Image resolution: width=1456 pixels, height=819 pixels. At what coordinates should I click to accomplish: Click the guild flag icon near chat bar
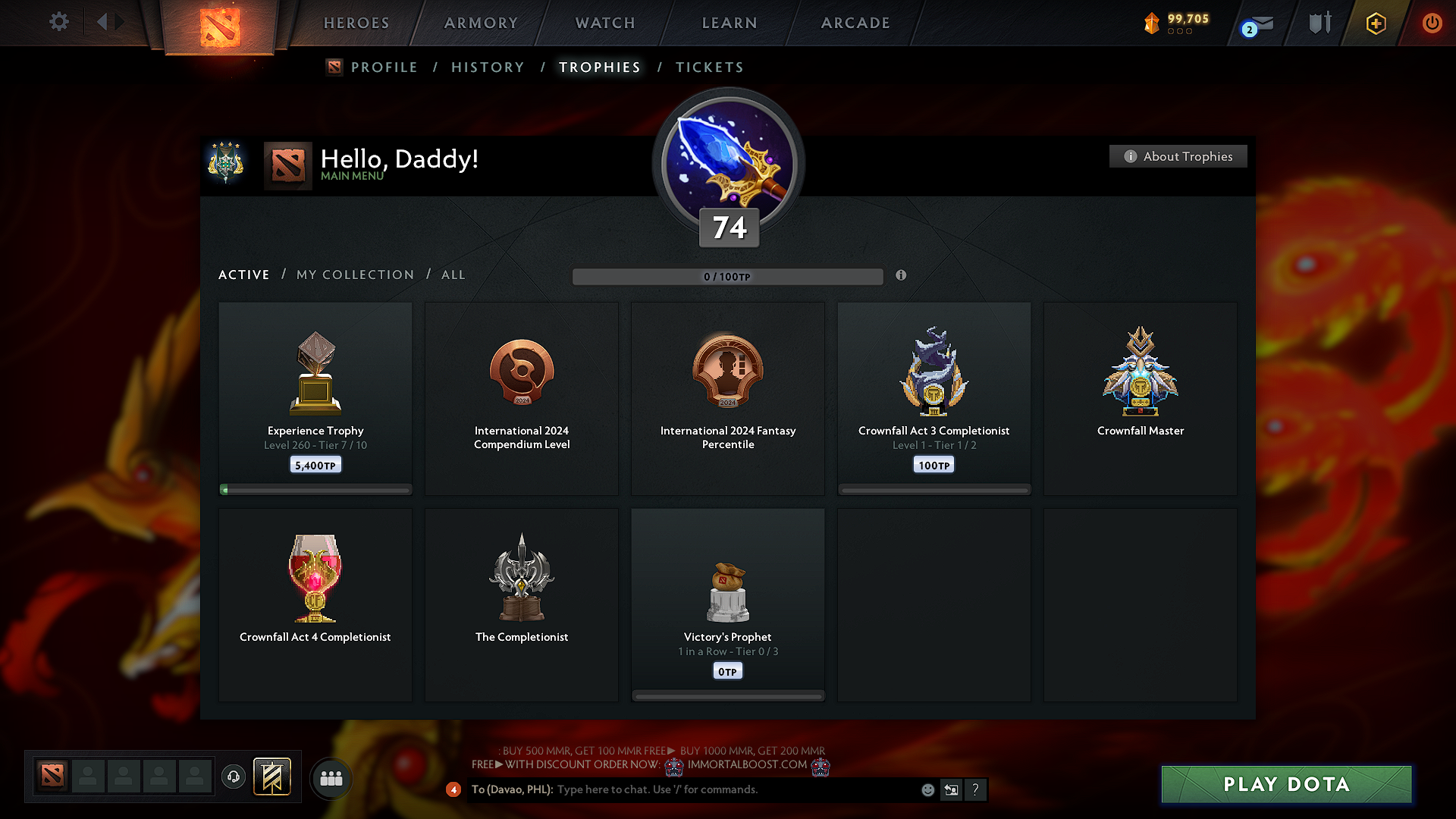click(x=272, y=777)
